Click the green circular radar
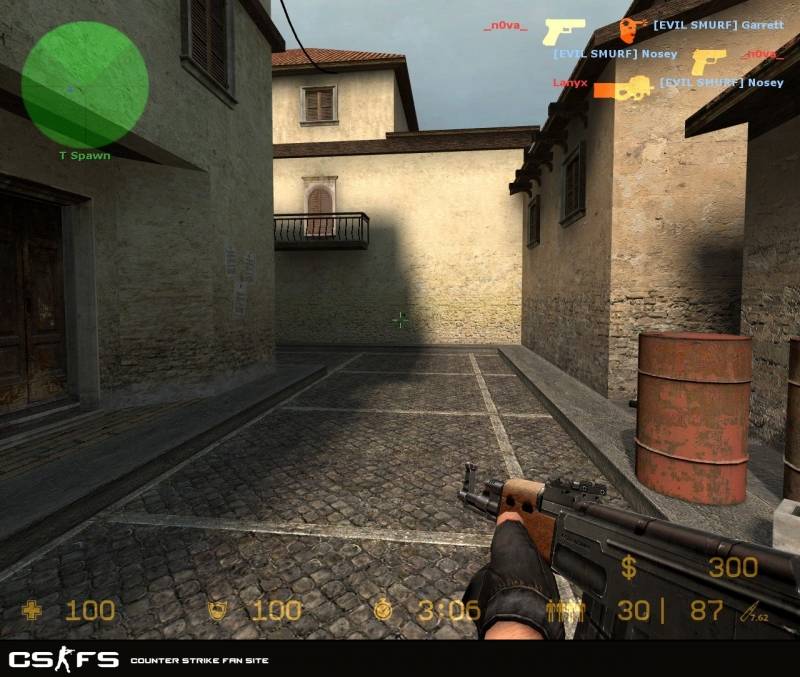This screenshot has width=800, height=677. pos(84,84)
